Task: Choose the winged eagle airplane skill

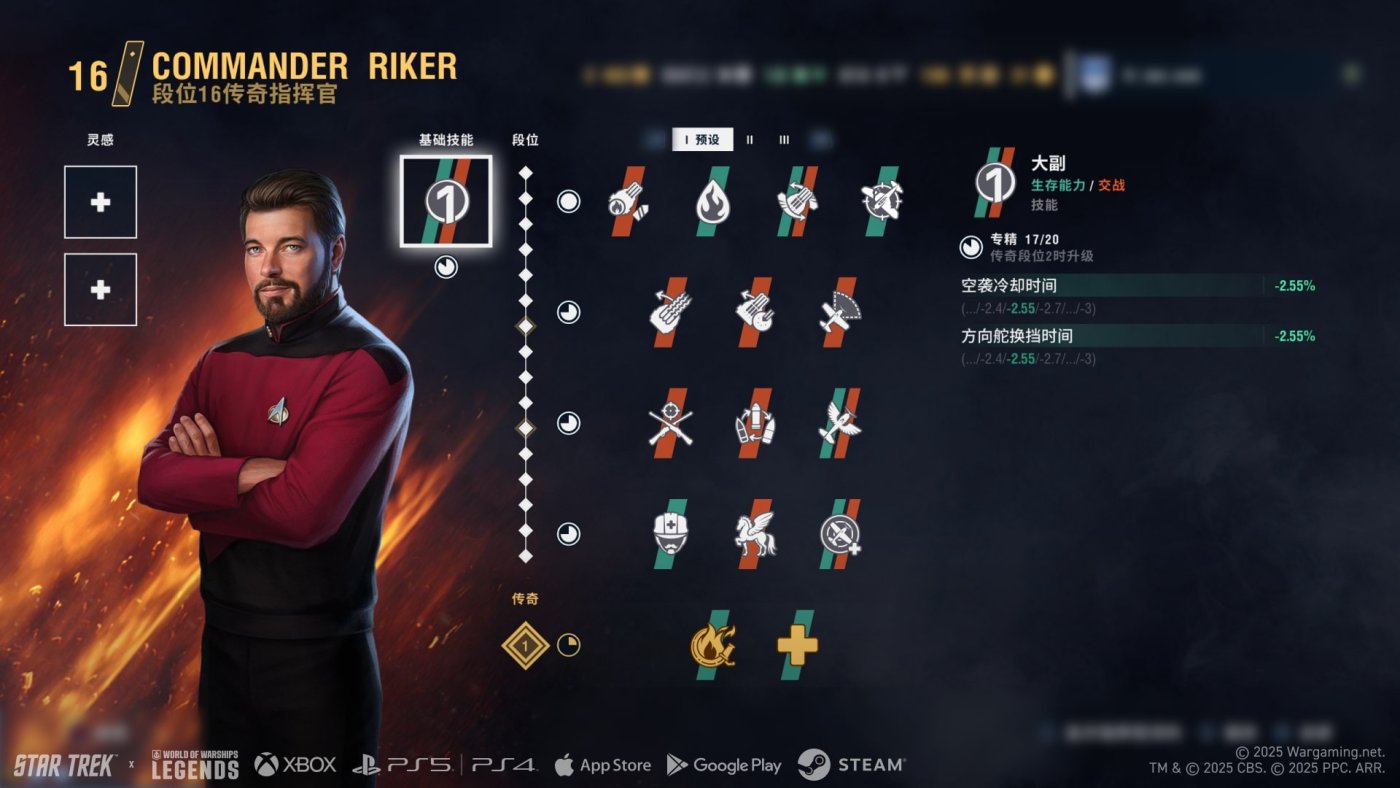Action: [839, 423]
